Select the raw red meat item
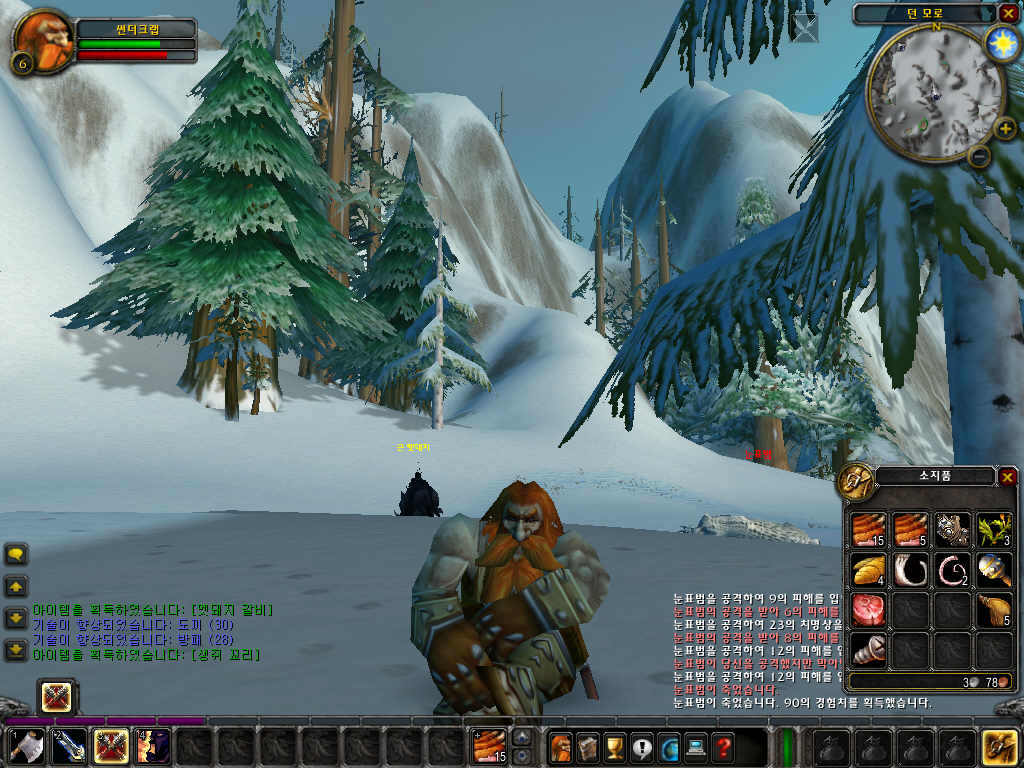 (869, 609)
